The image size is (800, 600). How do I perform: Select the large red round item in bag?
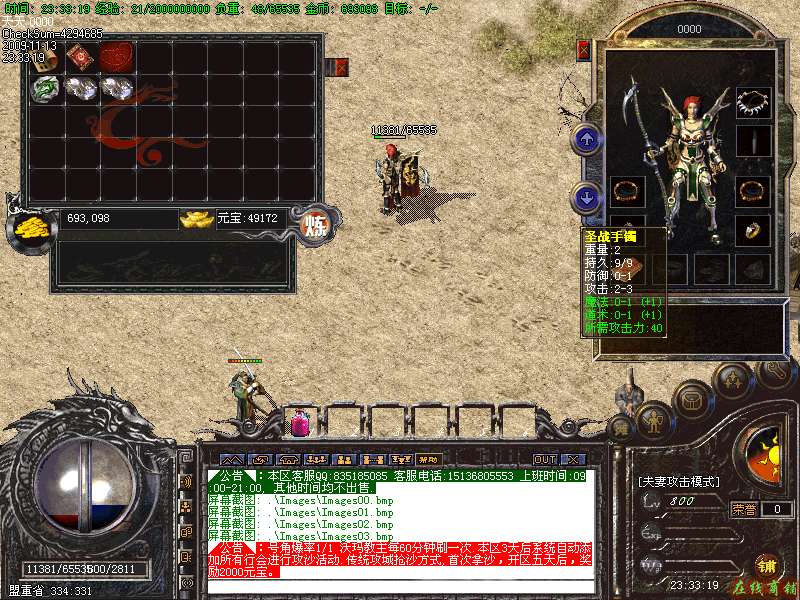tap(117, 56)
